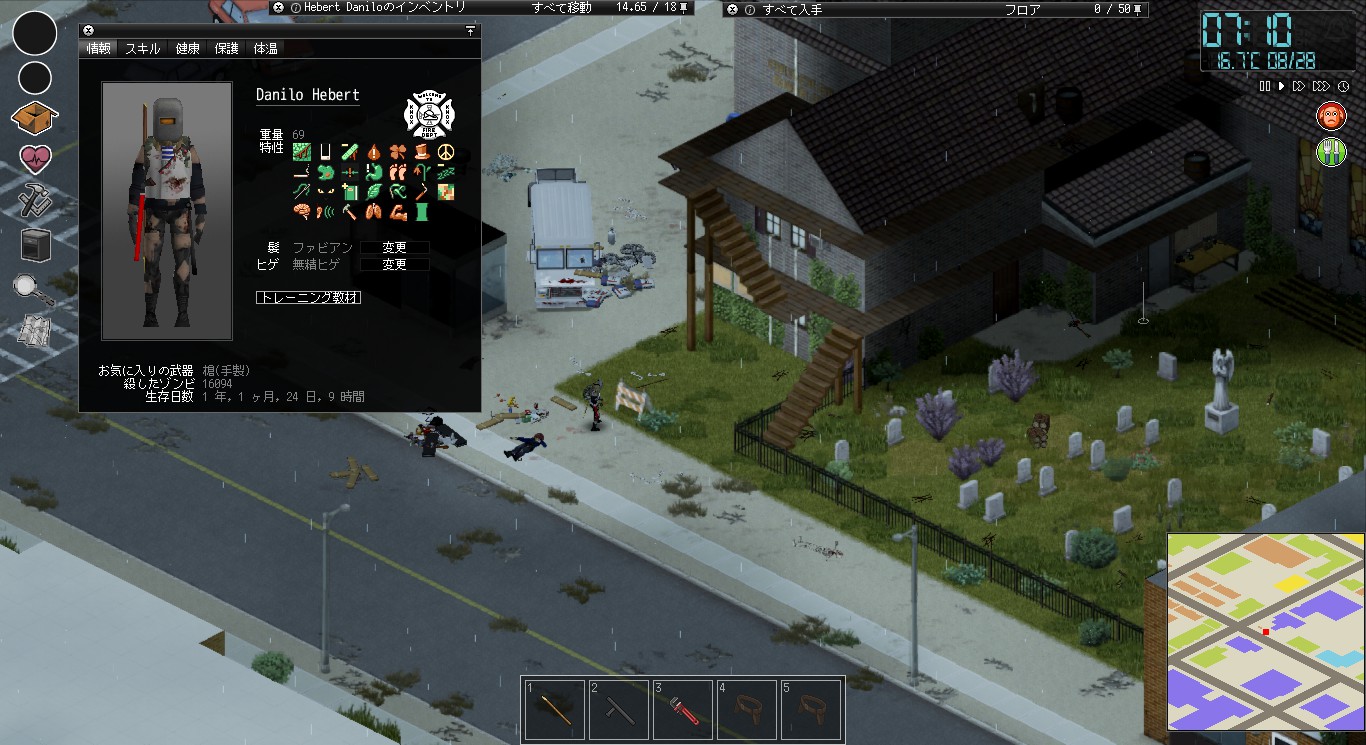Screen dimensions: 1366x745
Task: Open the cardboard box inventory icon
Action: coord(34,117)
